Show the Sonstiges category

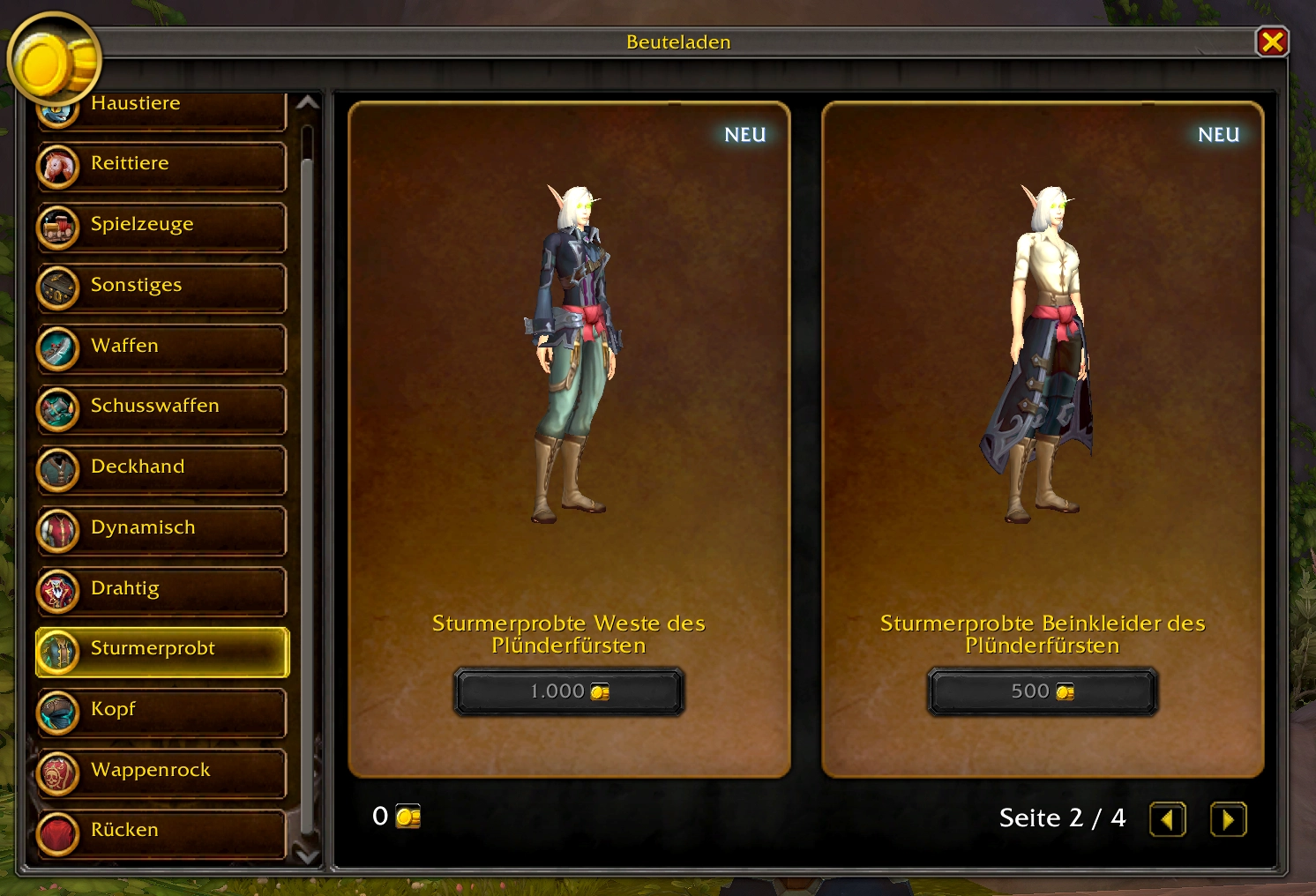(162, 287)
